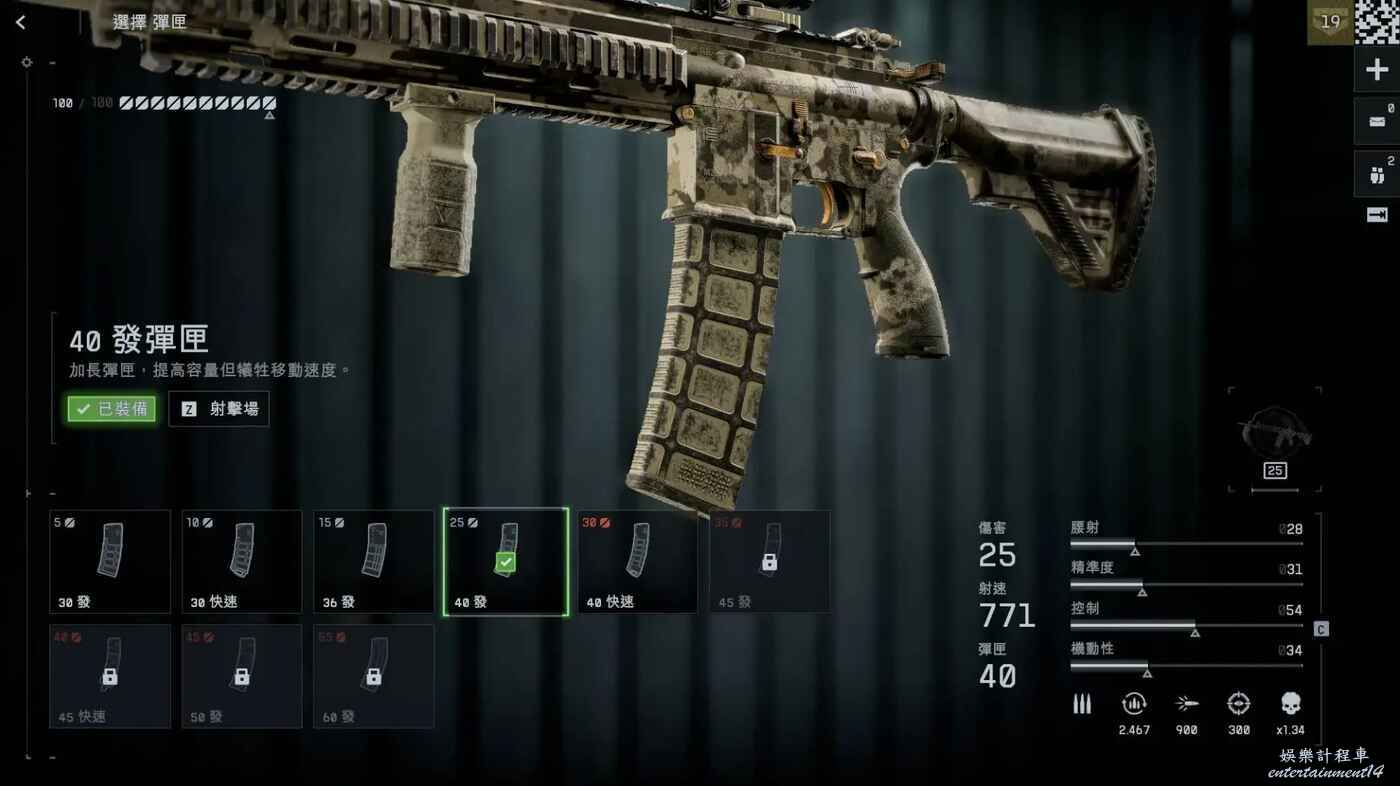The image size is (1400, 786).
Task: Choose the 30 快速 fast magazine
Action: tap(242, 561)
